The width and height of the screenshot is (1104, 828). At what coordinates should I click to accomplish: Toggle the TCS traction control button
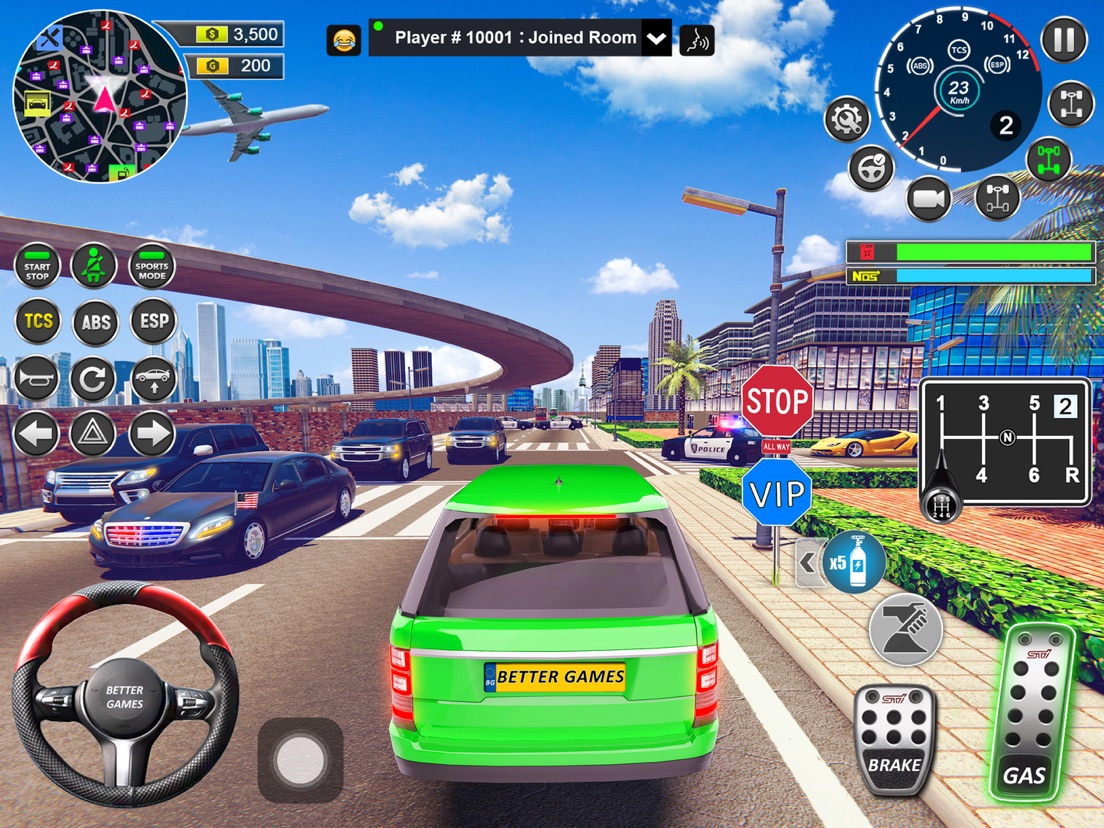(x=37, y=322)
